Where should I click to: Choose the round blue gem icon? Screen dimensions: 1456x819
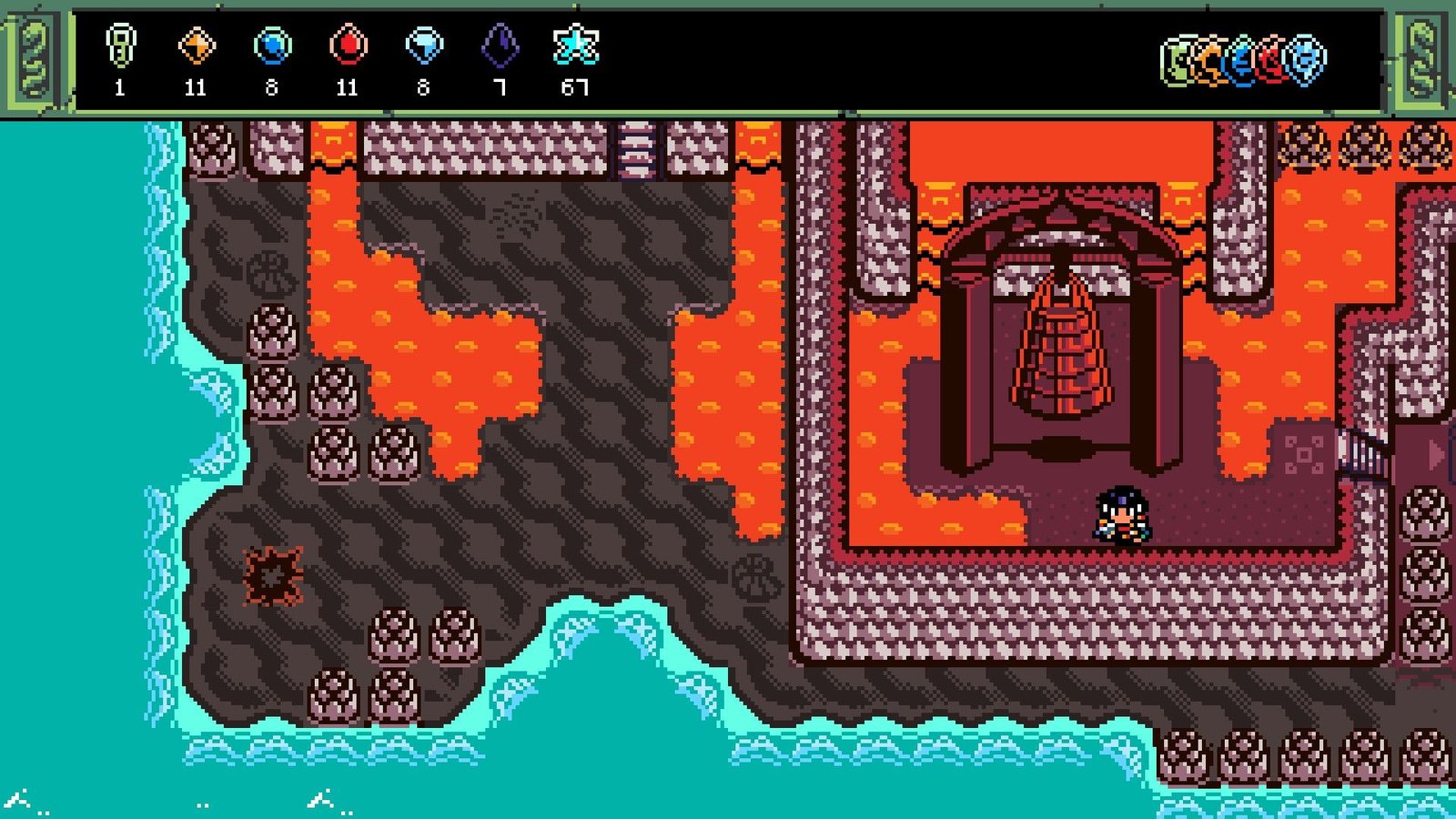pyautogui.click(x=272, y=45)
